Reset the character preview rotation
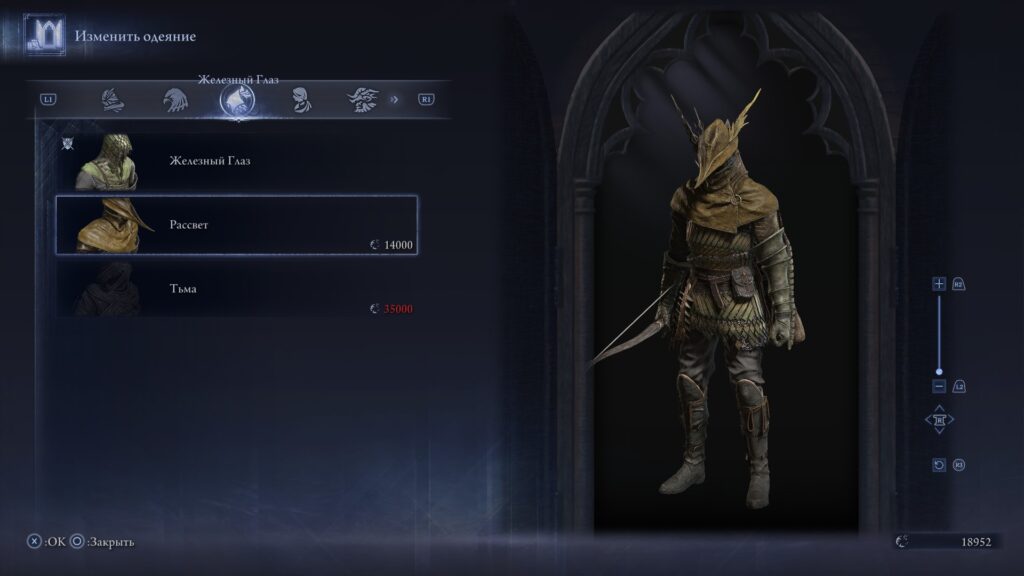Screen dimensions: 1024x576 [x=939, y=465]
